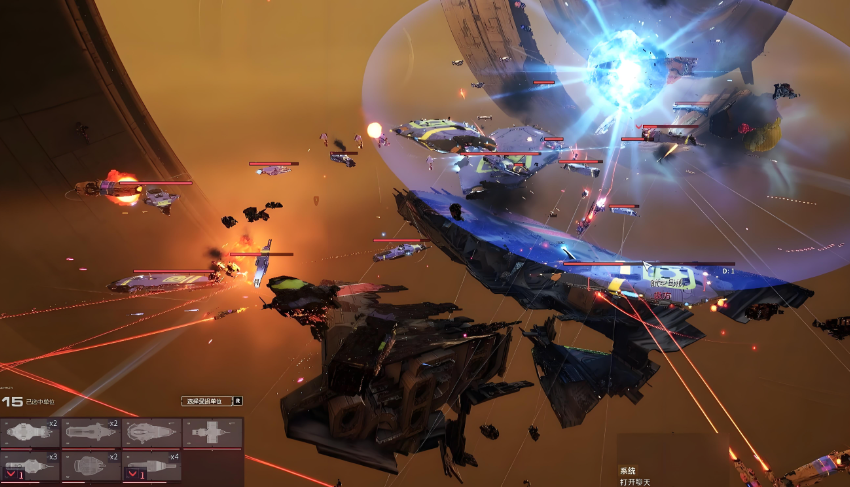850x487 pixels.
Task: Open chat via 打开聊天
Action: (x=636, y=481)
